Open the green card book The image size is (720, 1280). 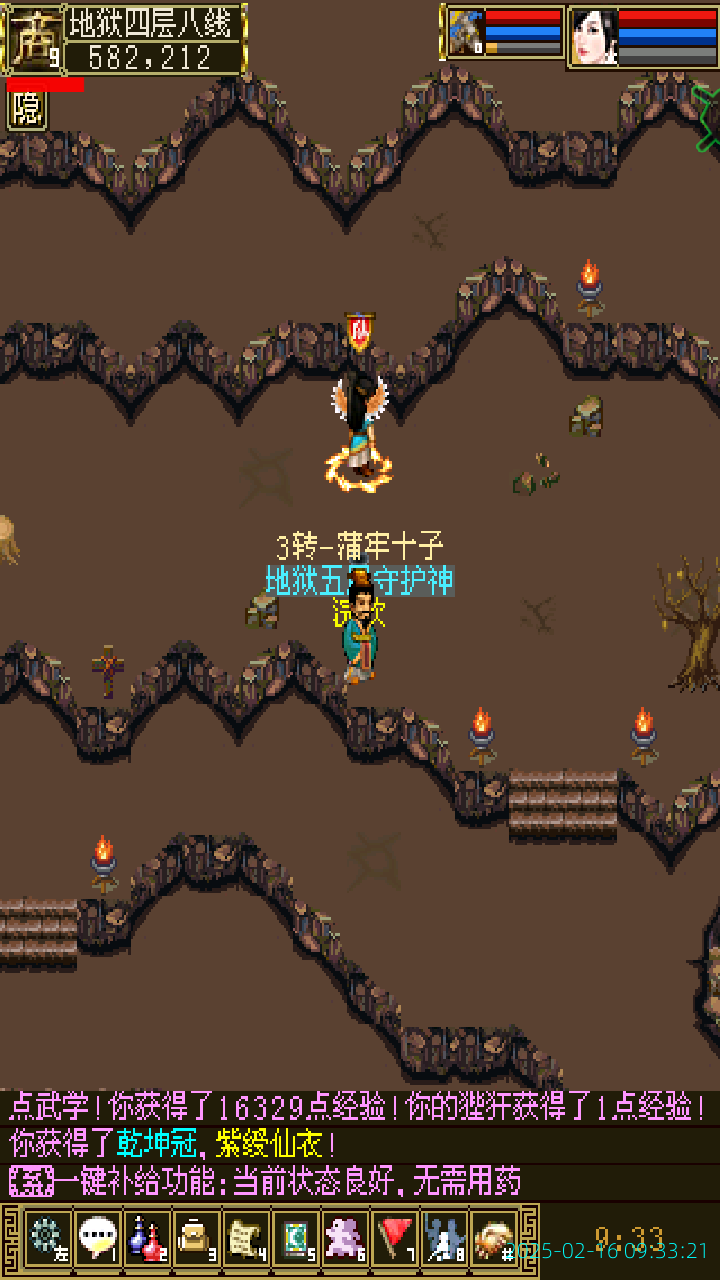(x=295, y=1239)
